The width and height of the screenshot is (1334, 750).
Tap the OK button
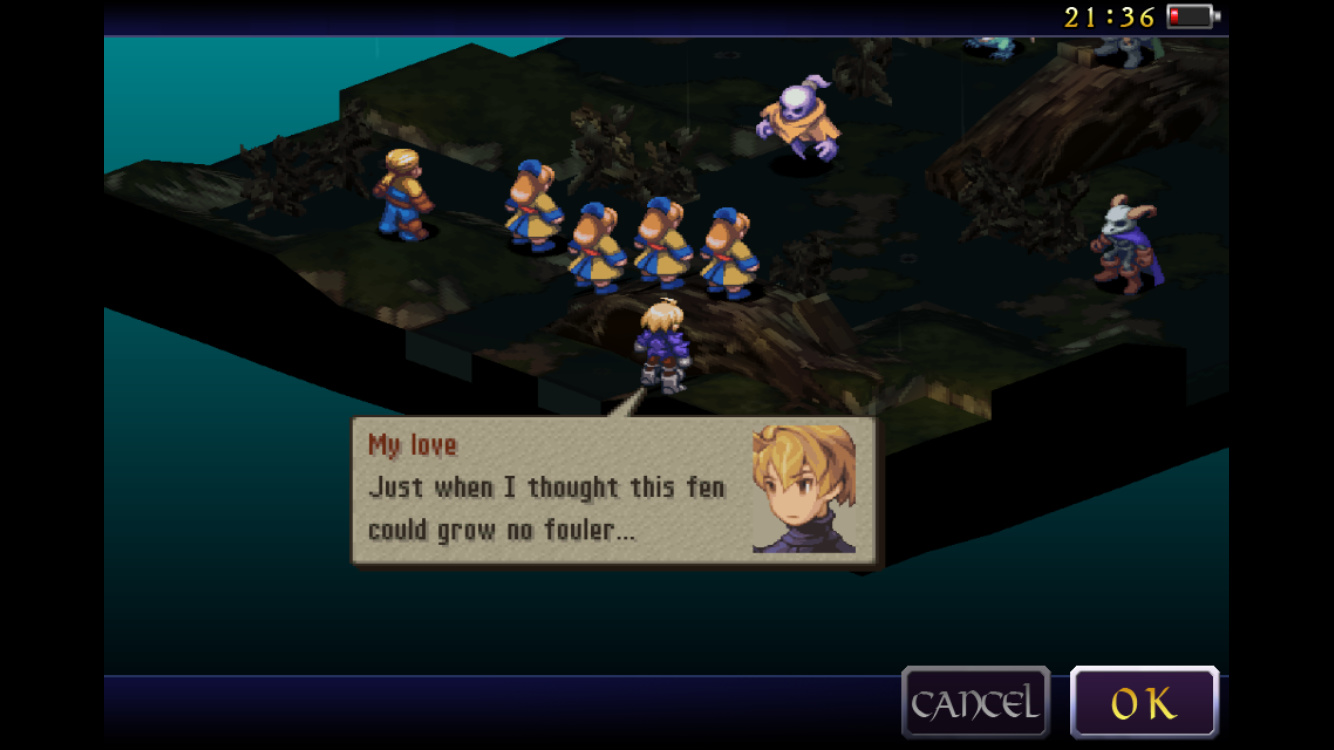tap(1144, 703)
